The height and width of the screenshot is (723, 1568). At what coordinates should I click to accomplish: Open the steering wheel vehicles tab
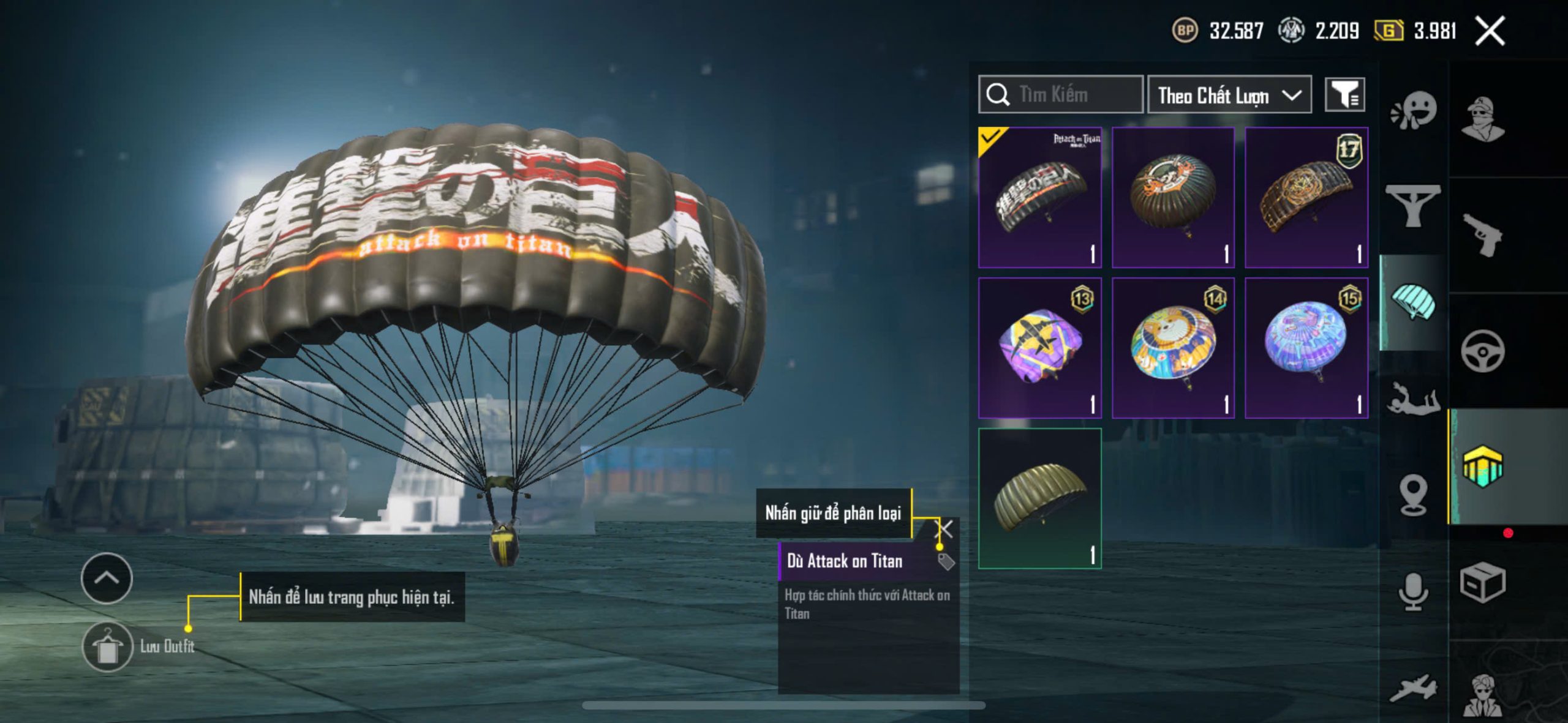tap(1482, 351)
